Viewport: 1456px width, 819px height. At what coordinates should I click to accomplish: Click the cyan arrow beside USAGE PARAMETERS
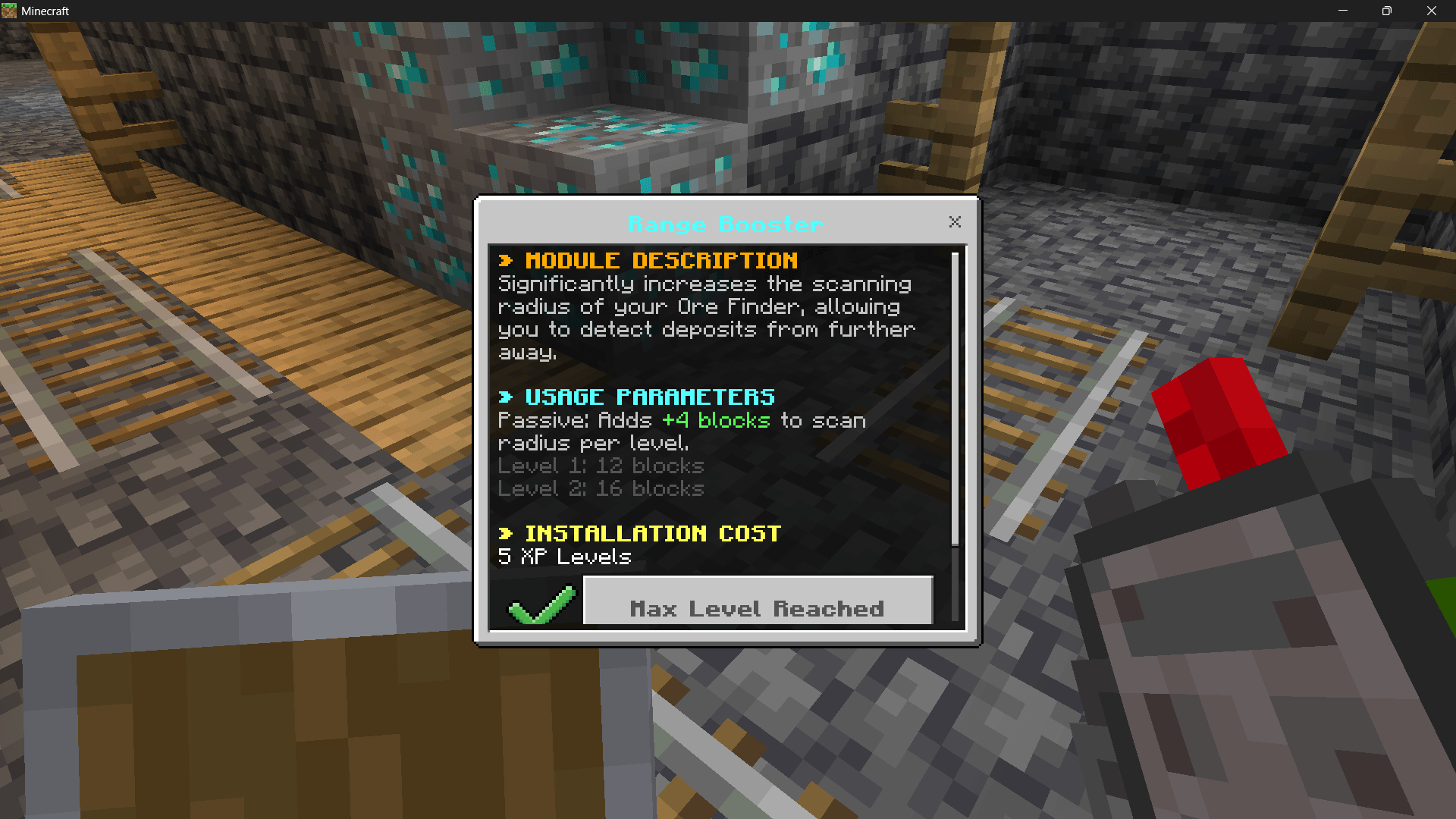[507, 396]
